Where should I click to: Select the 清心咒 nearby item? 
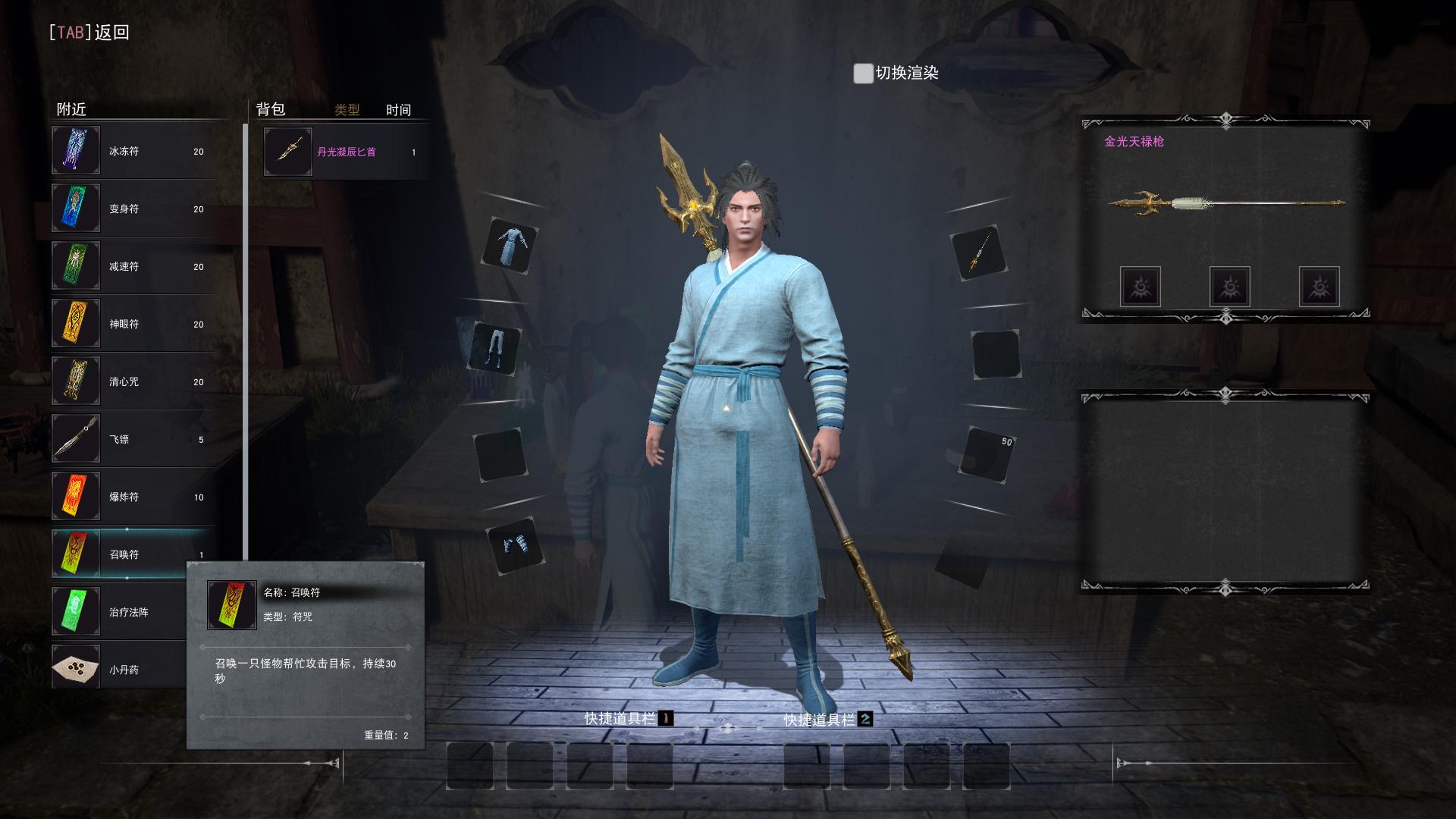click(133, 381)
